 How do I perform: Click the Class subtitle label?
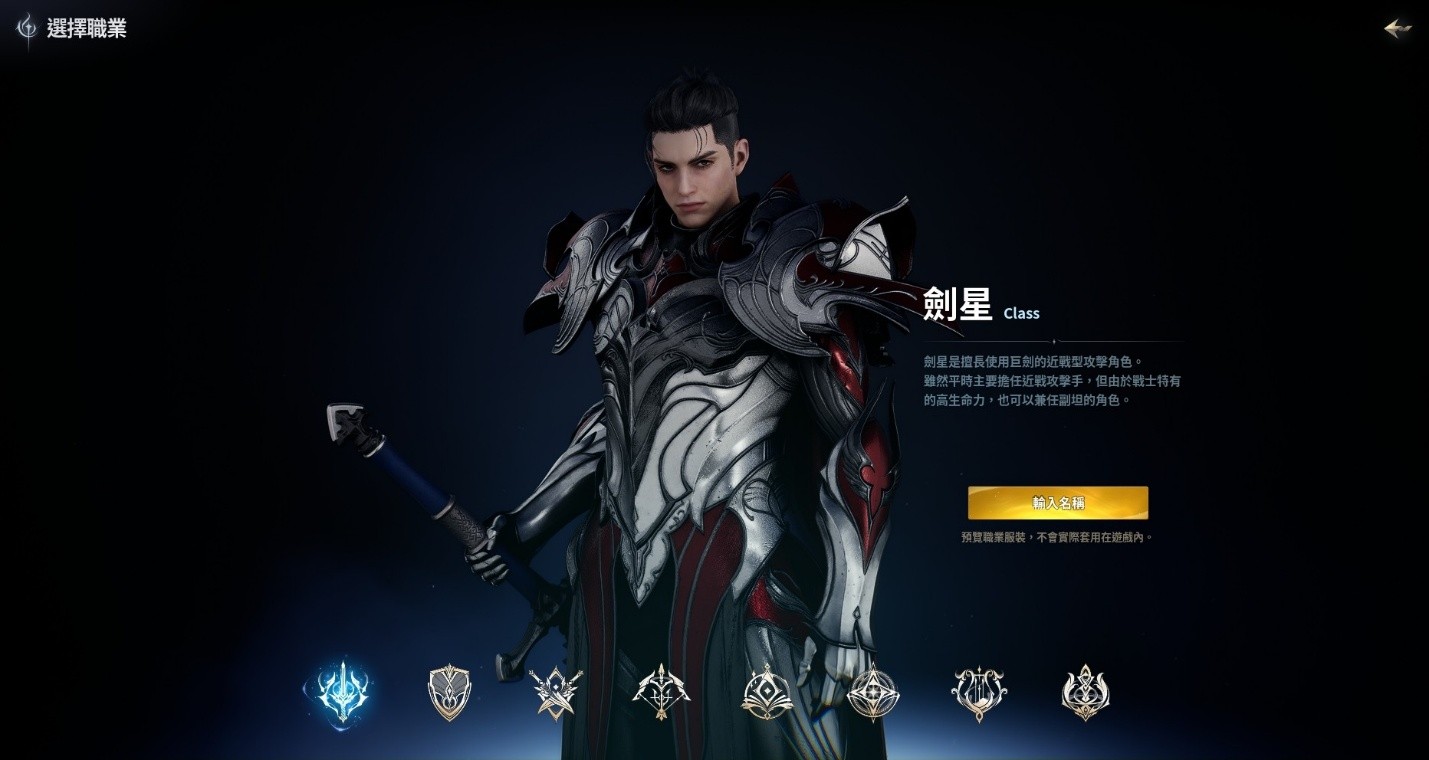[1021, 313]
